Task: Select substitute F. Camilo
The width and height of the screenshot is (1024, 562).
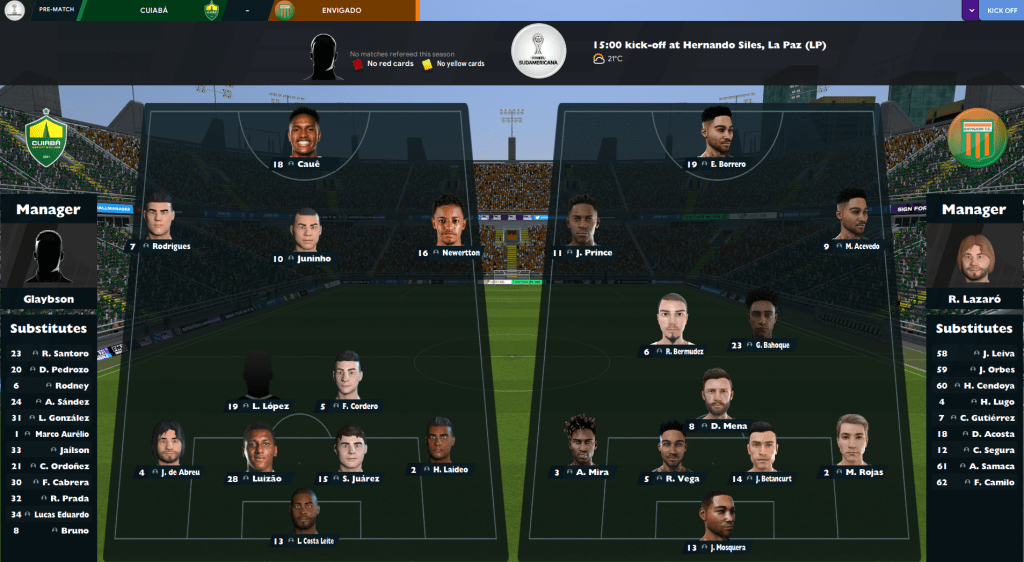Action: pos(975,482)
